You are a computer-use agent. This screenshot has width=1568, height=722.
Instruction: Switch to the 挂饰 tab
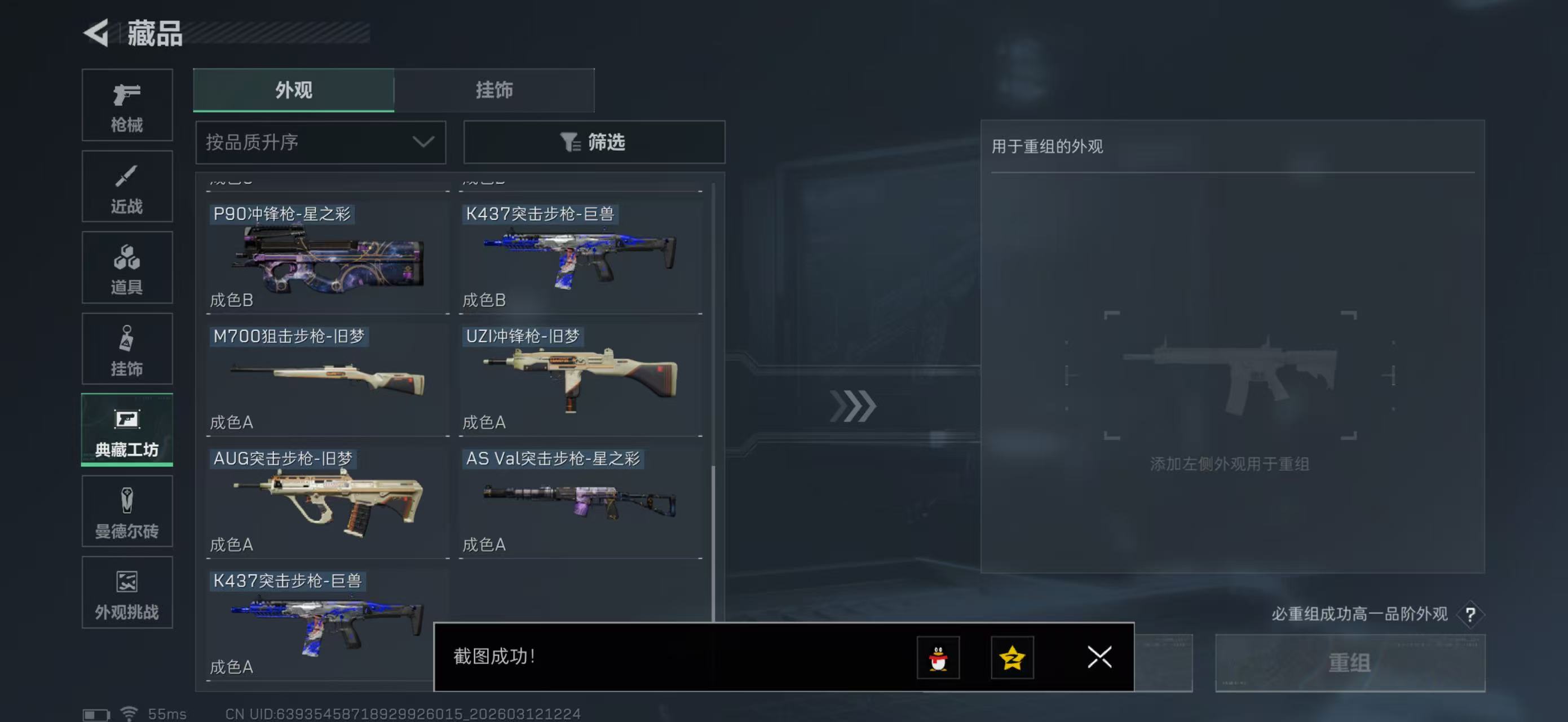coord(494,90)
